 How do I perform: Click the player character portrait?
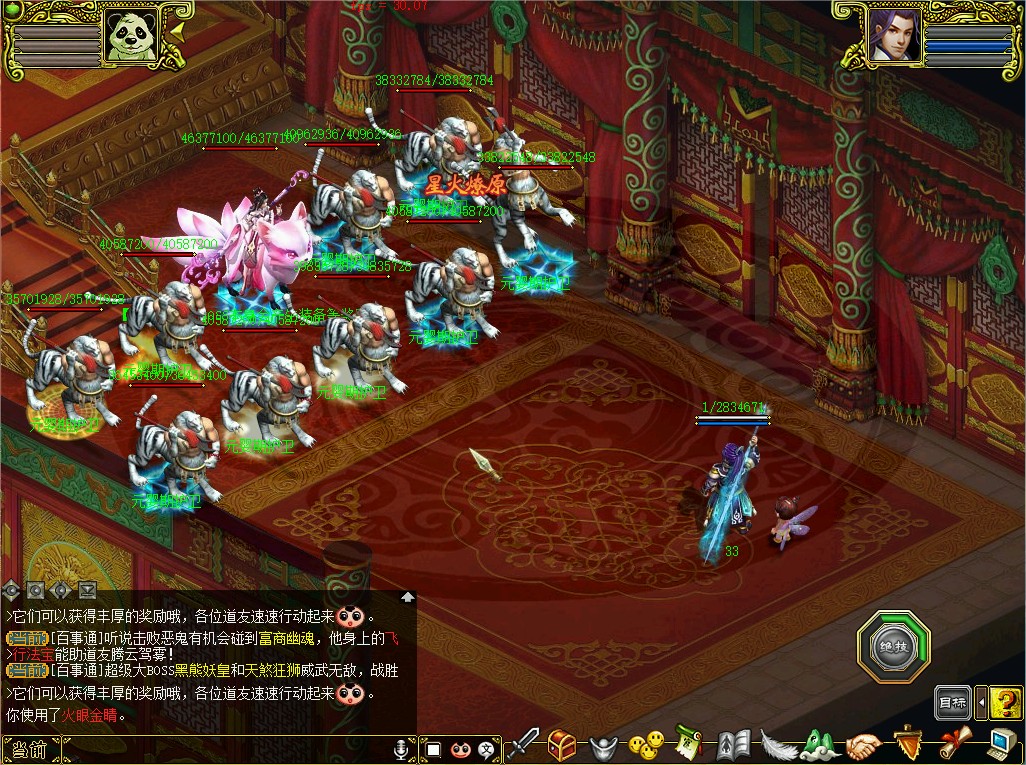tap(892, 37)
